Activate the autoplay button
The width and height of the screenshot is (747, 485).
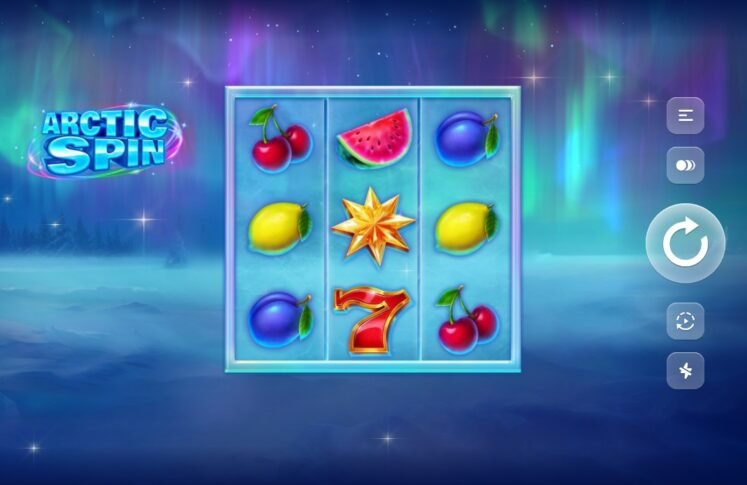[x=685, y=321]
